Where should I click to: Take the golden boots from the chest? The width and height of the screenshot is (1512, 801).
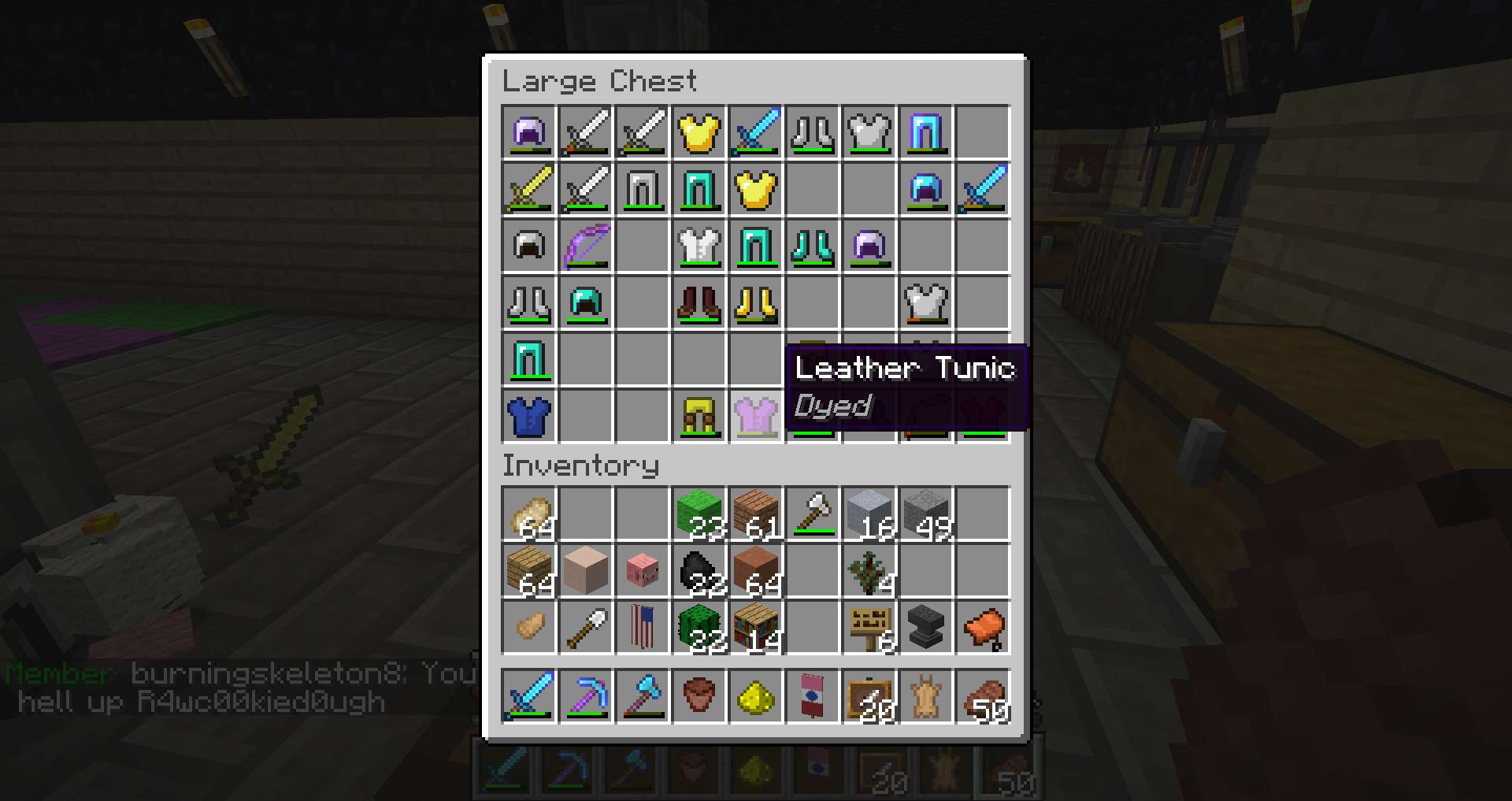click(756, 302)
